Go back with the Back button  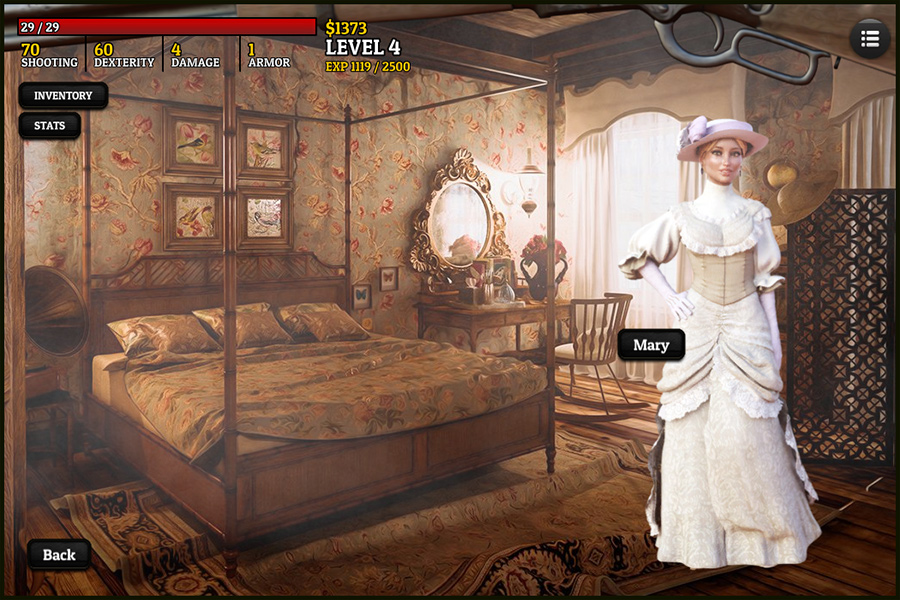(59, 555)
